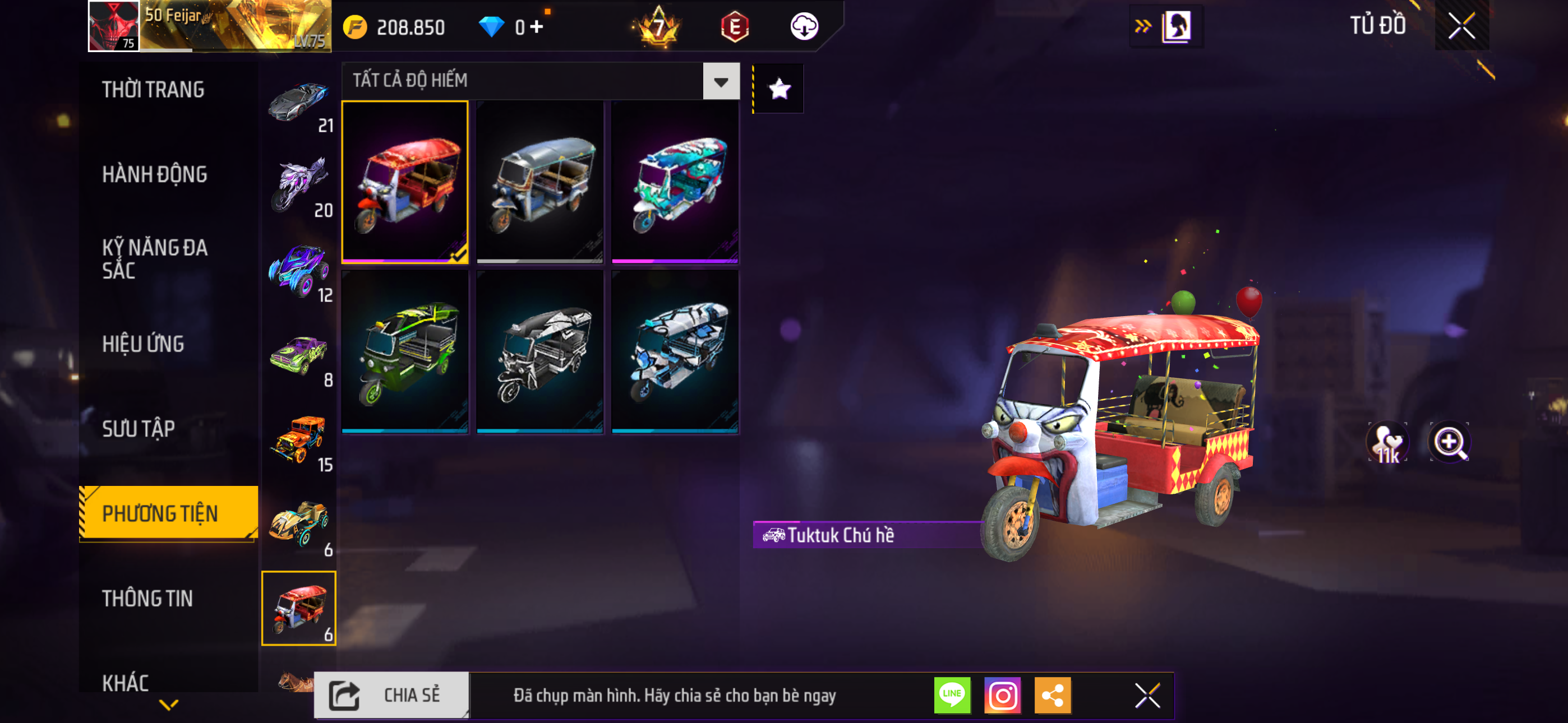Choose the black and white tuktuk skin
The image size is (1568, 723).
(x=540, y=352)
